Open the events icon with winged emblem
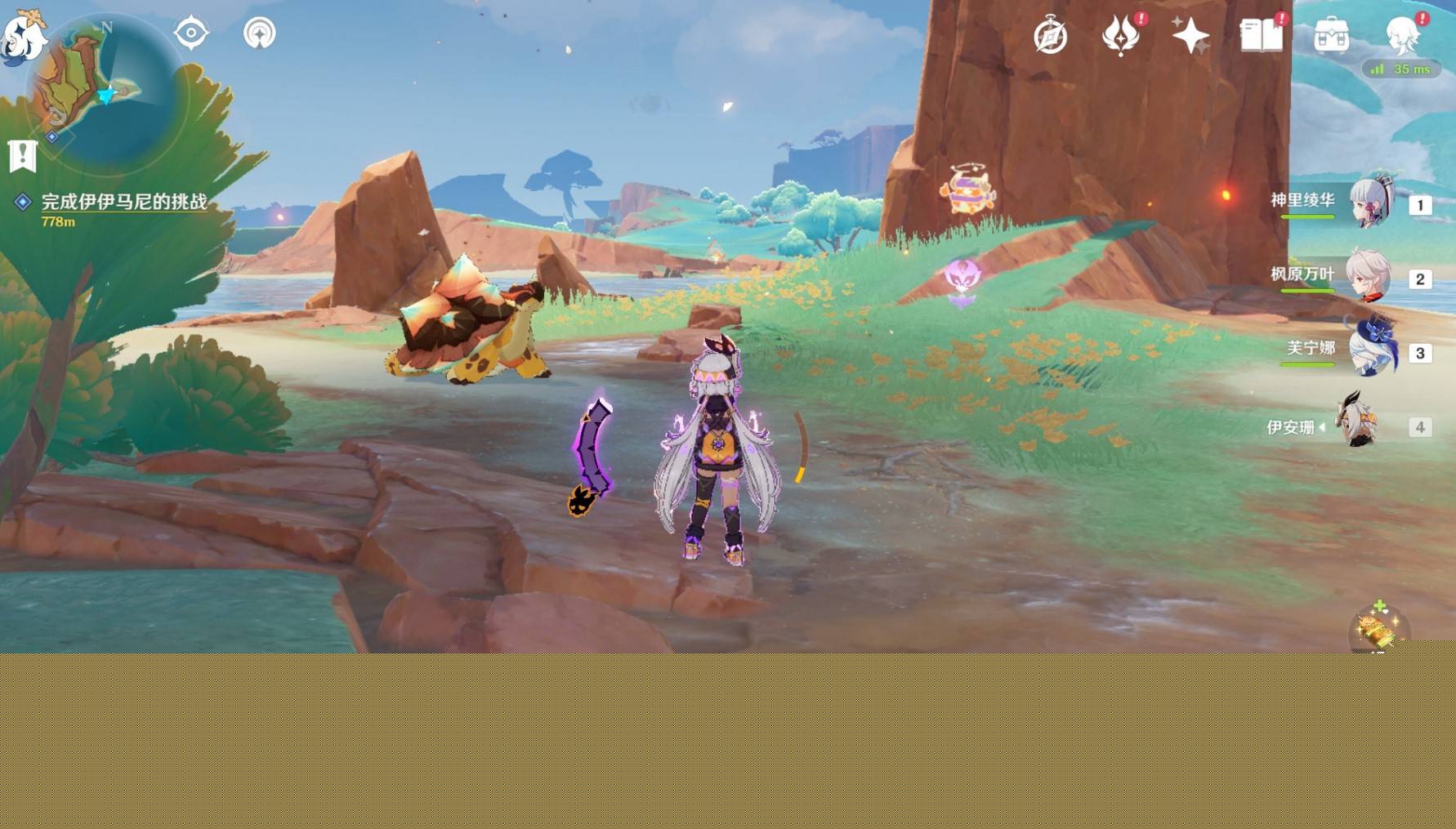 click(1121, 36)
